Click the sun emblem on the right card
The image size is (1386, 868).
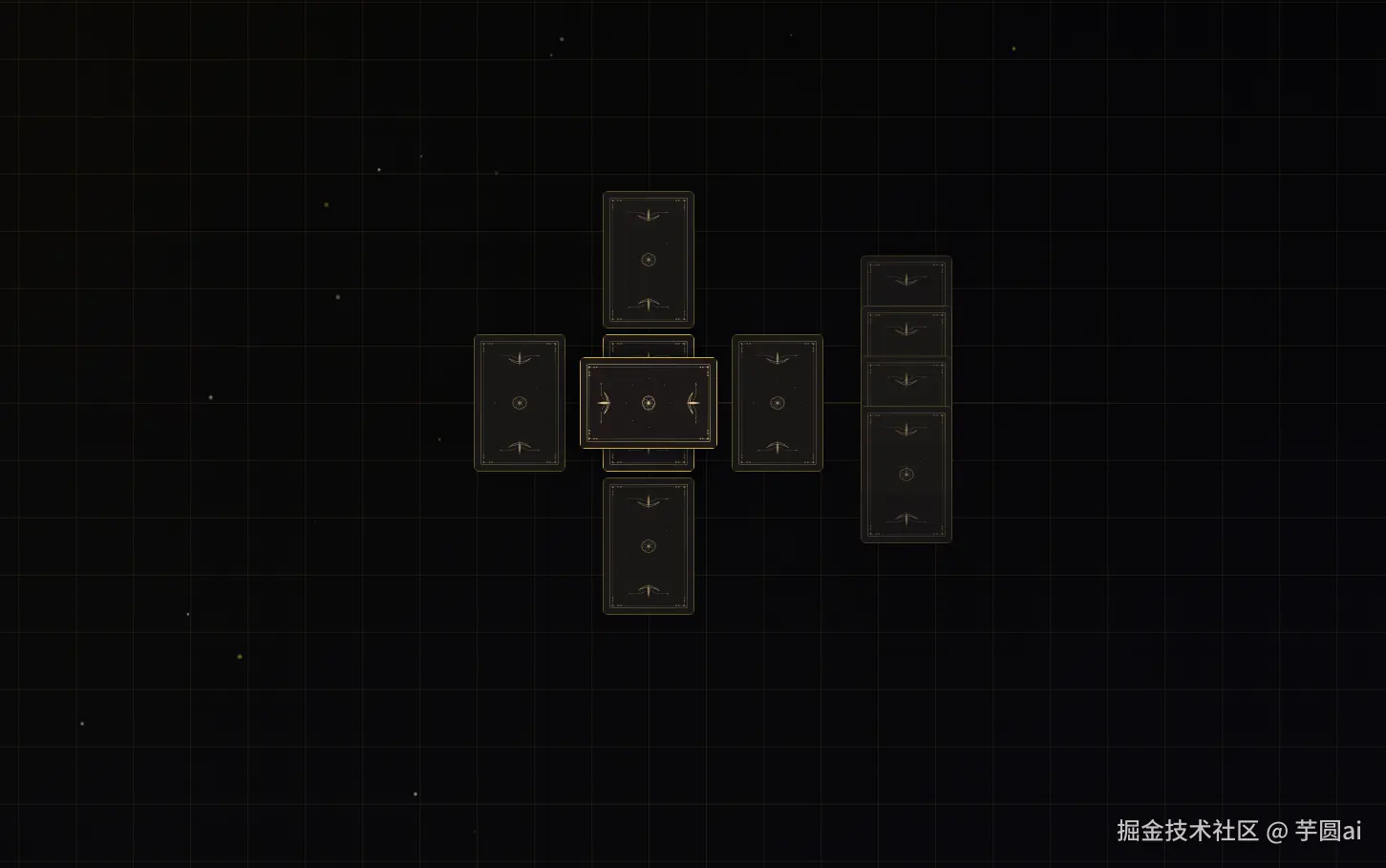[x=777, y=403]
